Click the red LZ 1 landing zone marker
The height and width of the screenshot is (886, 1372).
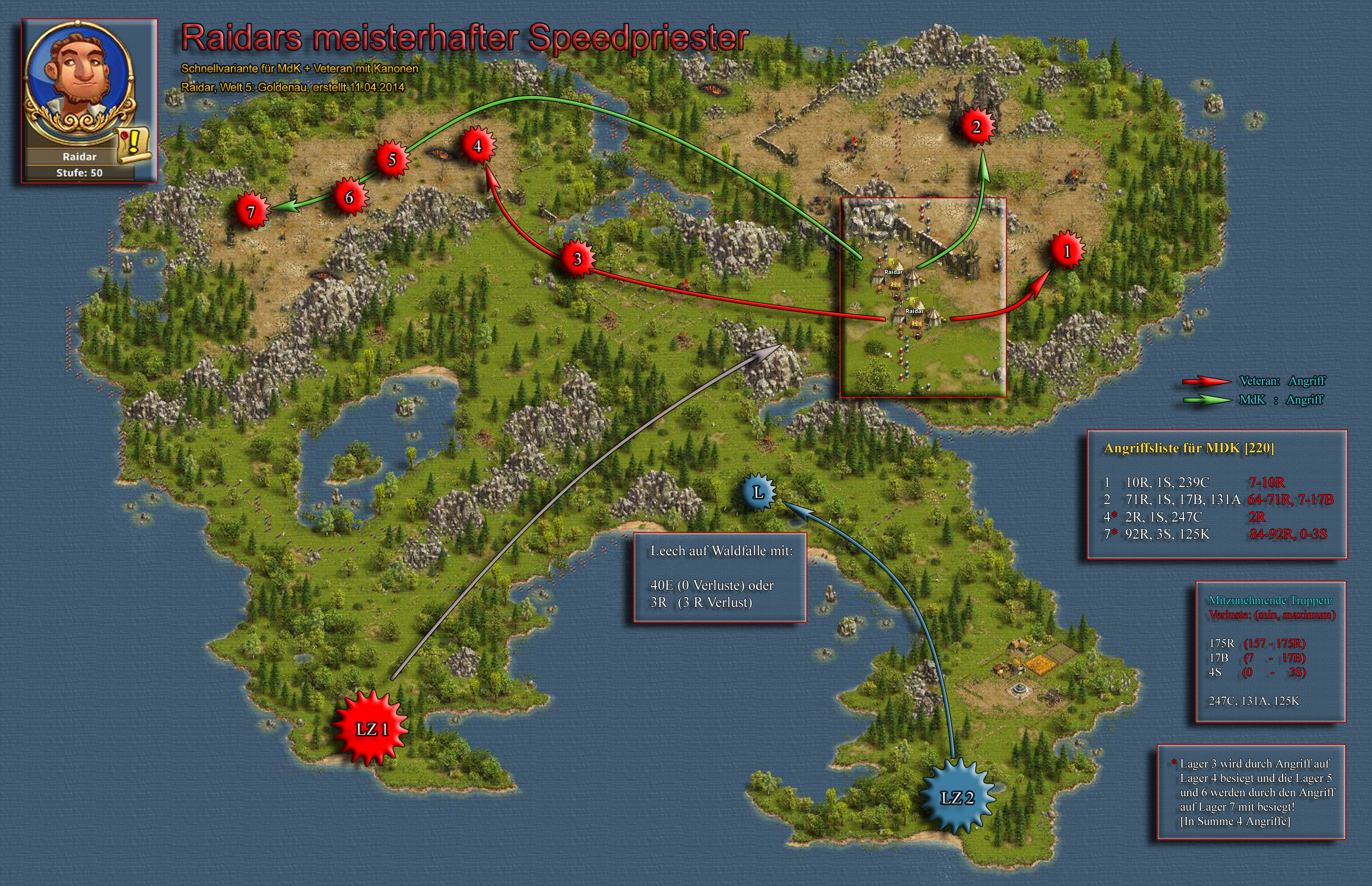371,729
